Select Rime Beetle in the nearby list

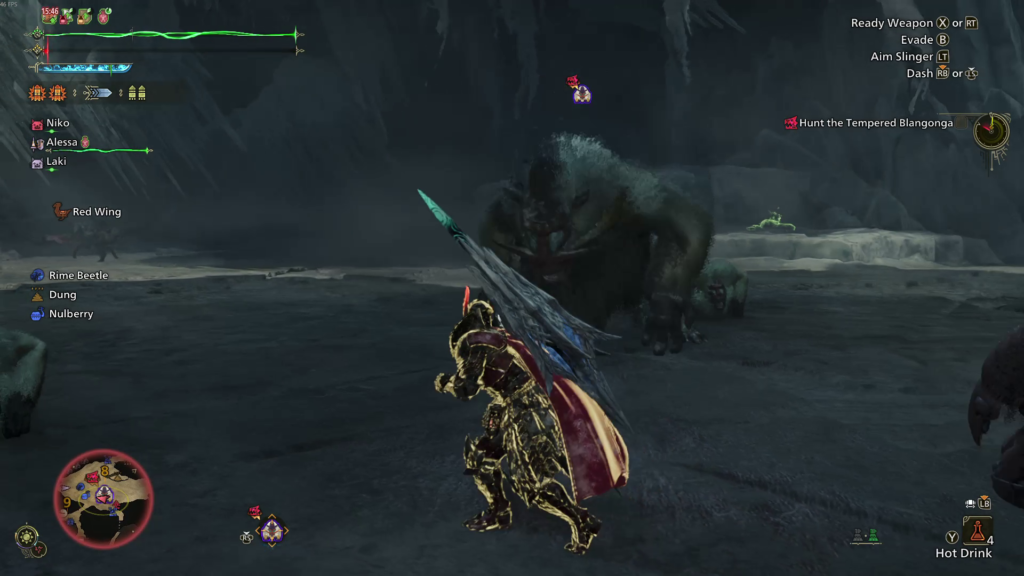[x=78, y=275]
